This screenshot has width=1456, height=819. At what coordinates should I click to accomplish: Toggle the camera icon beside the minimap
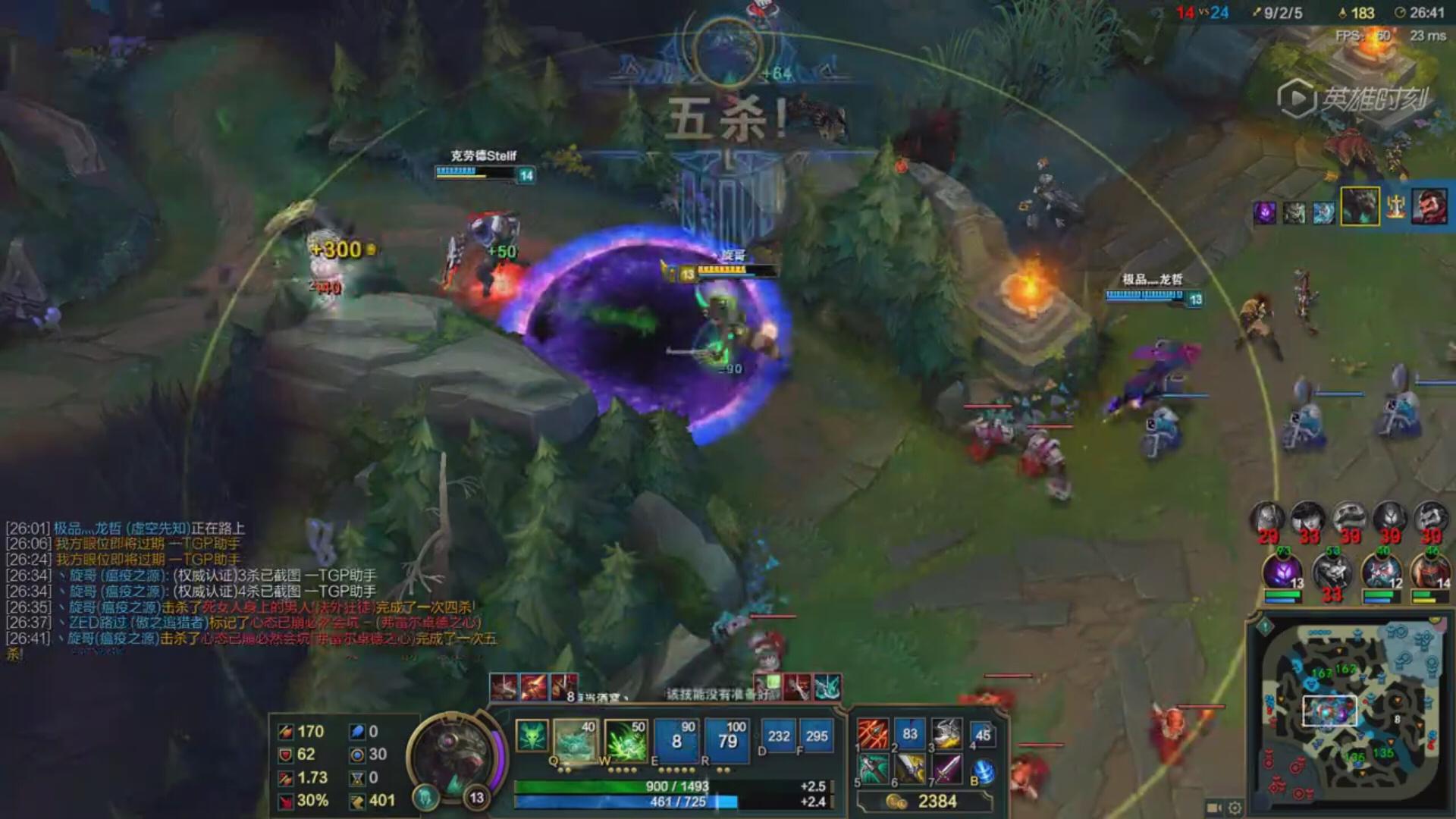pos(1213,808)
